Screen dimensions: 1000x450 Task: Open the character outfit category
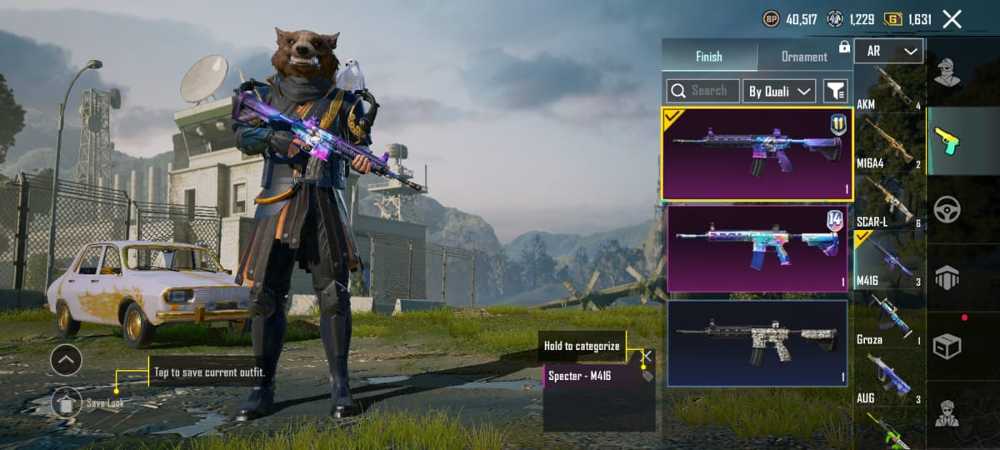coord(947,72)
